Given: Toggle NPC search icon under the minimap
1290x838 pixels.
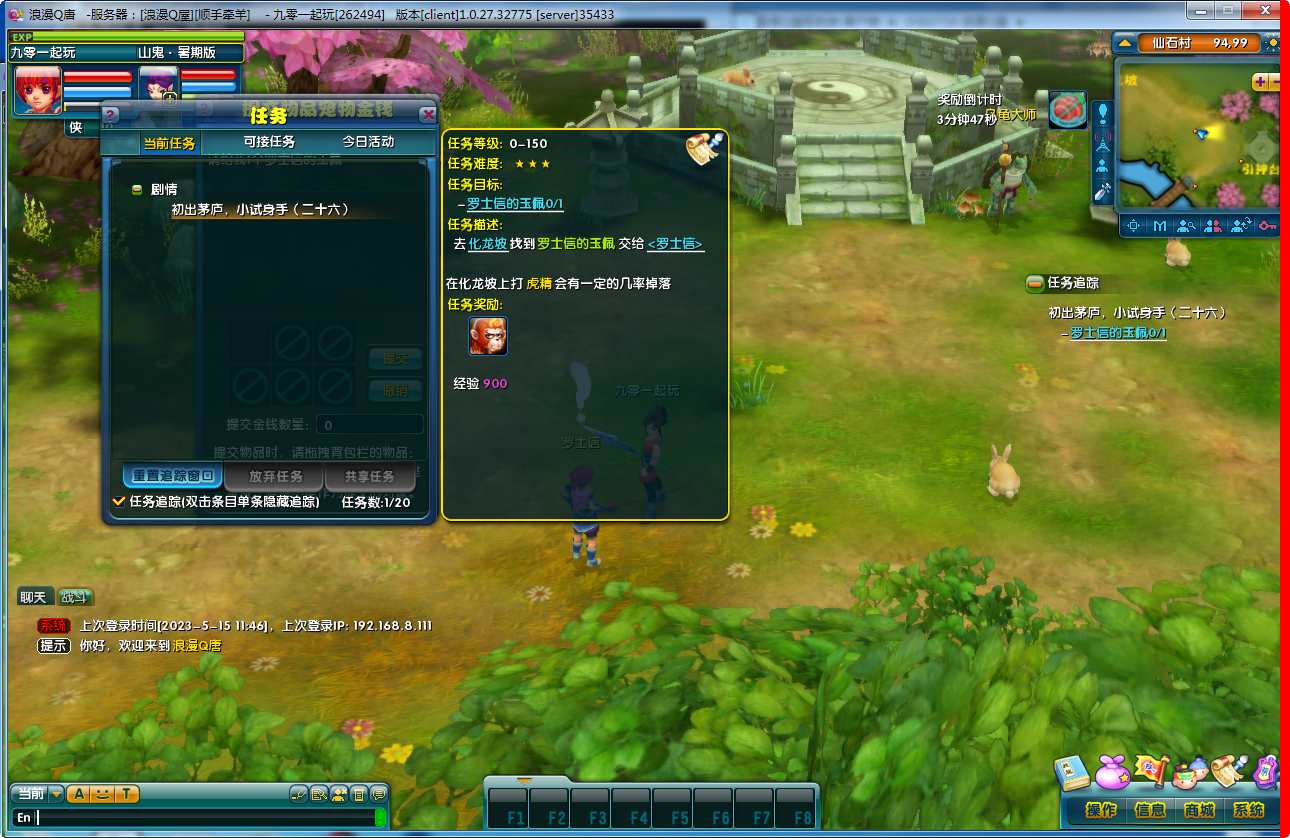Looking at the screenshot, I should click(x=1187, y=225).
